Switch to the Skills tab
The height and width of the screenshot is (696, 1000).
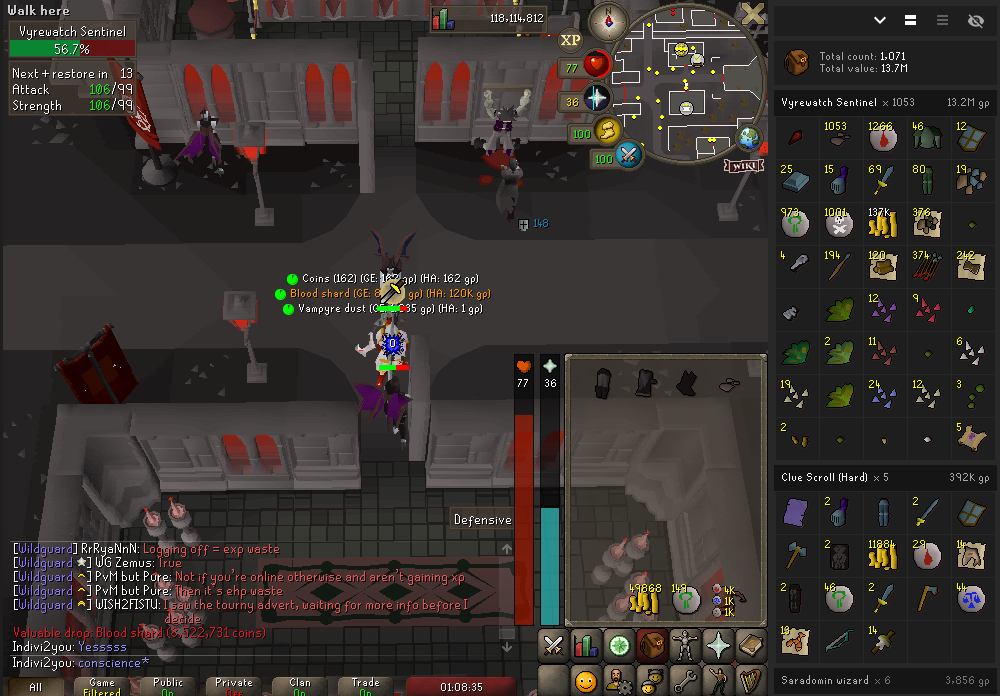point(585,646)
